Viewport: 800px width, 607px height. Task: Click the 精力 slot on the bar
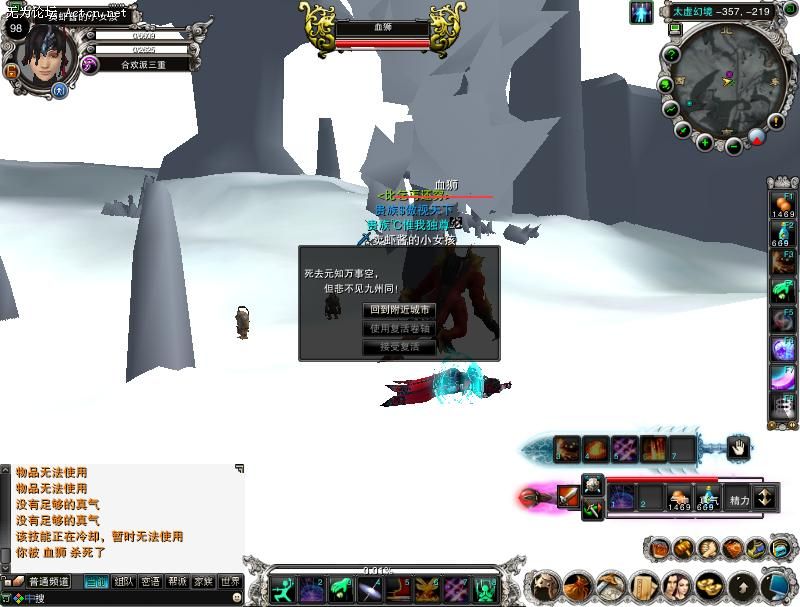[739, 498]
